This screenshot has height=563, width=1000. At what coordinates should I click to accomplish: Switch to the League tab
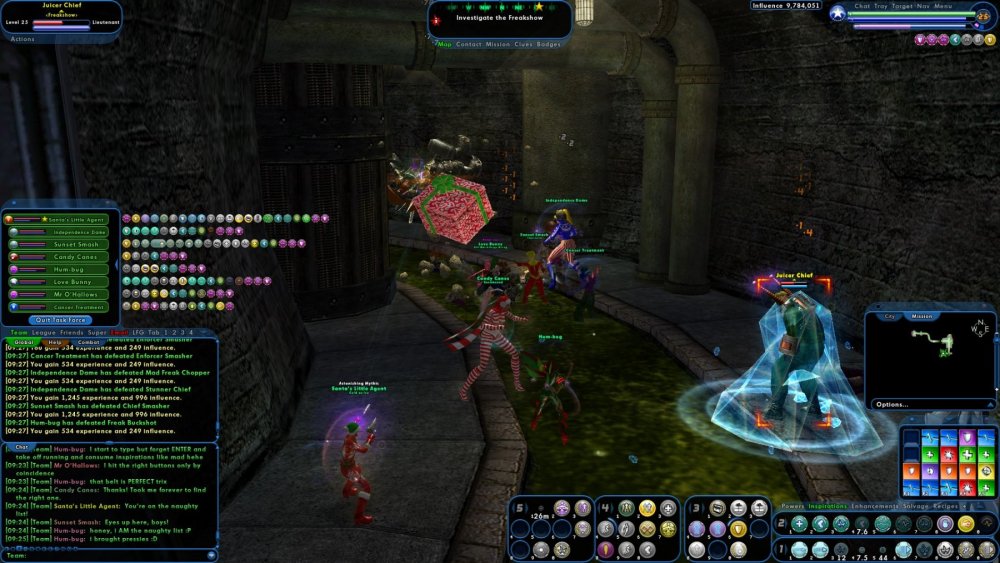(x=45, y=332)
